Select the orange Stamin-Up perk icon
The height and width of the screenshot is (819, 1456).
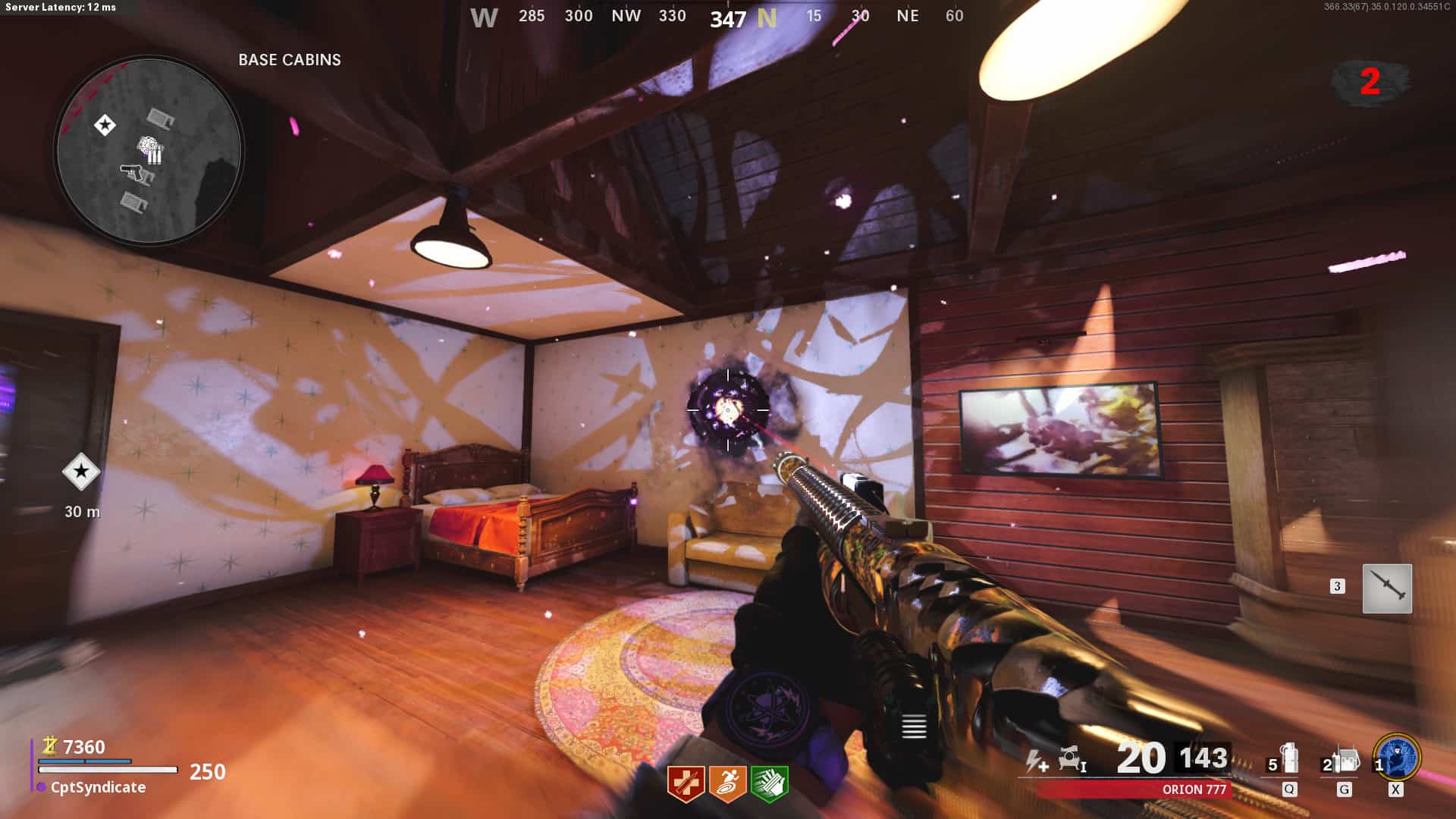[727, 783]
